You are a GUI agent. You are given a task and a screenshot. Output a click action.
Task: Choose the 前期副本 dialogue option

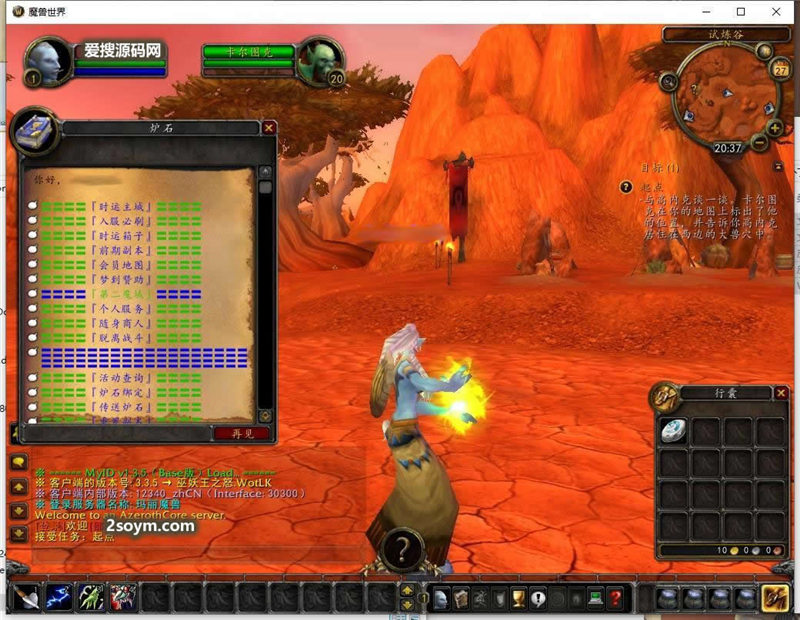pos(119,251)
